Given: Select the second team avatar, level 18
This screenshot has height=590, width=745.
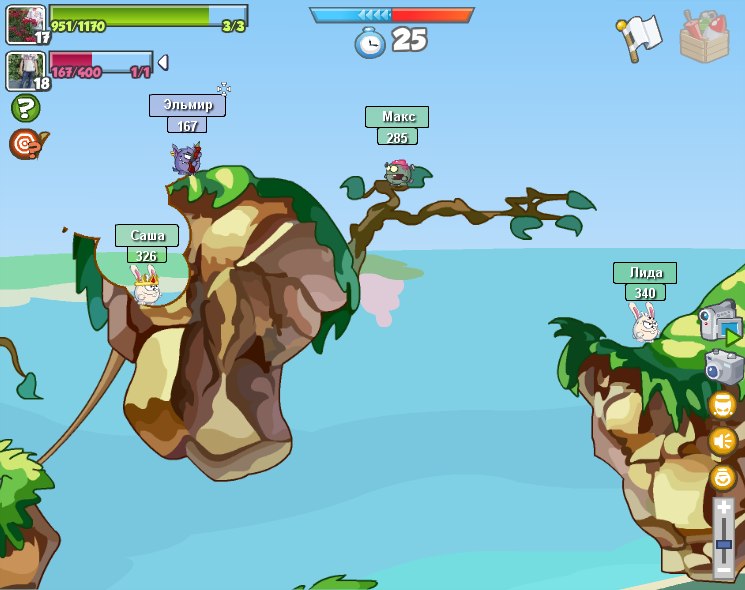Looking at the screenshot, I should tap(25, 71).
